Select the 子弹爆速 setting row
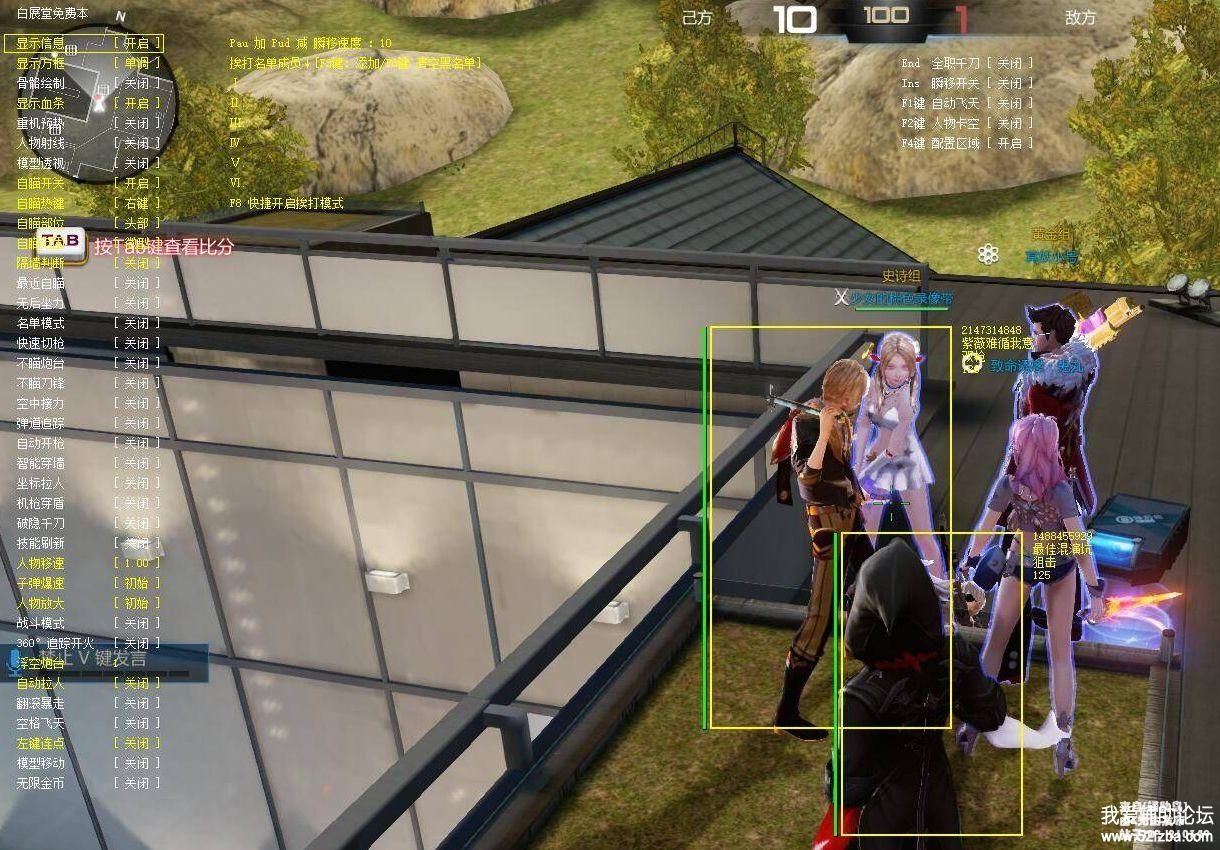The image size is (1220, 850). (87, 583)
